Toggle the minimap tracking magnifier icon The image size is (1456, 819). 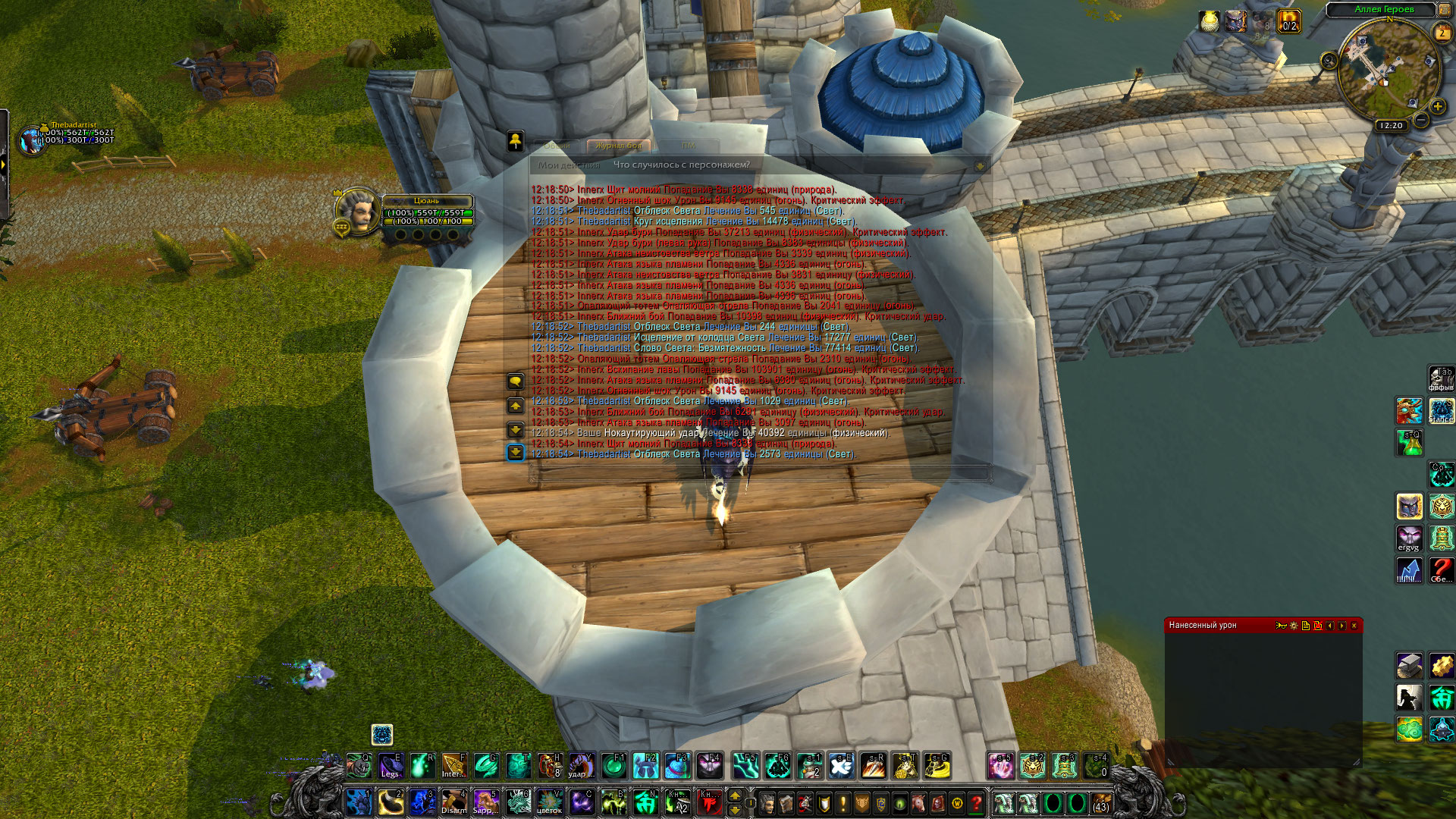1329,61
